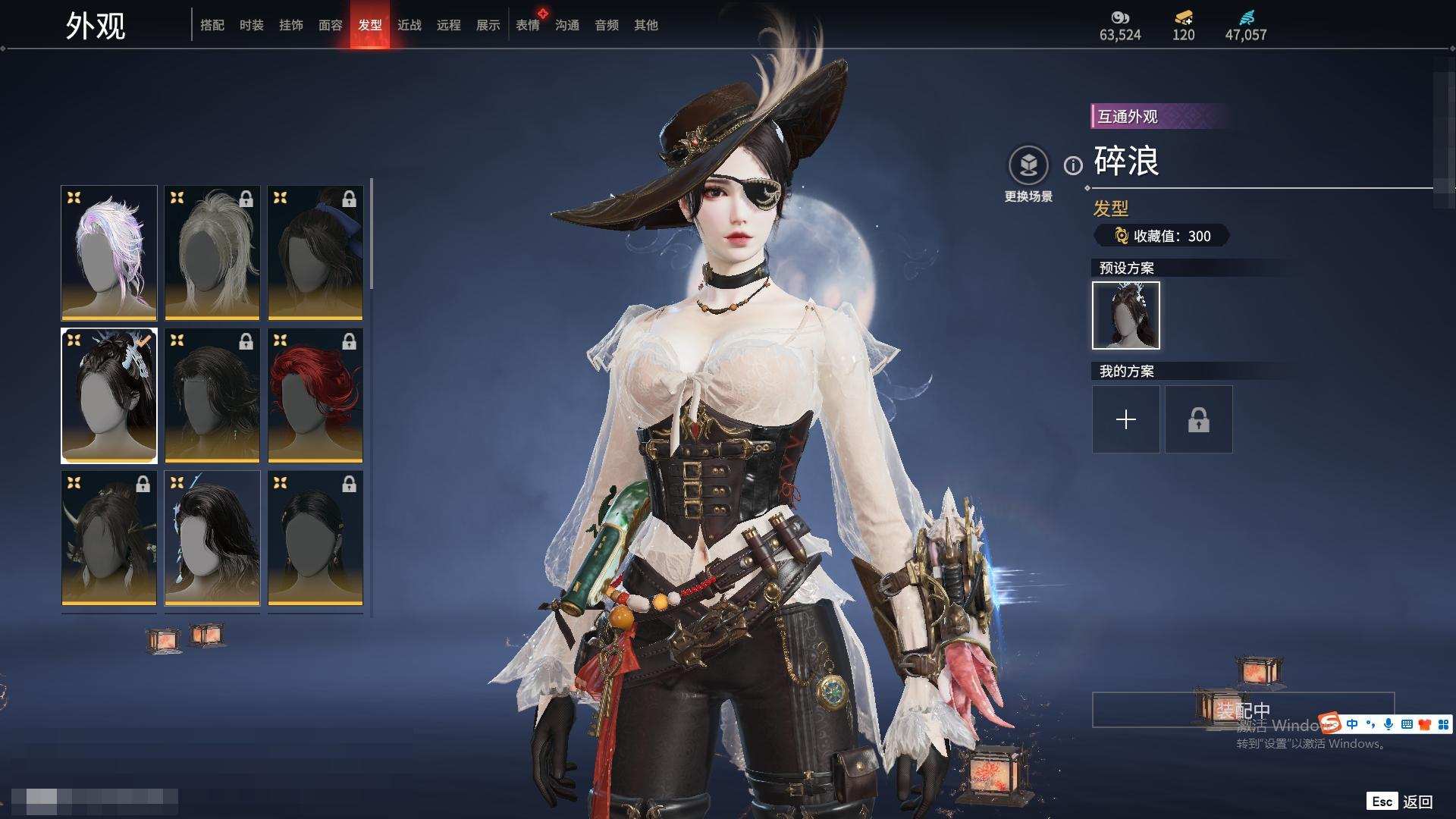Select the preset scheme hairstyle thumbnail
This screenshot has height=819, width=1456.
[1126, 315]
